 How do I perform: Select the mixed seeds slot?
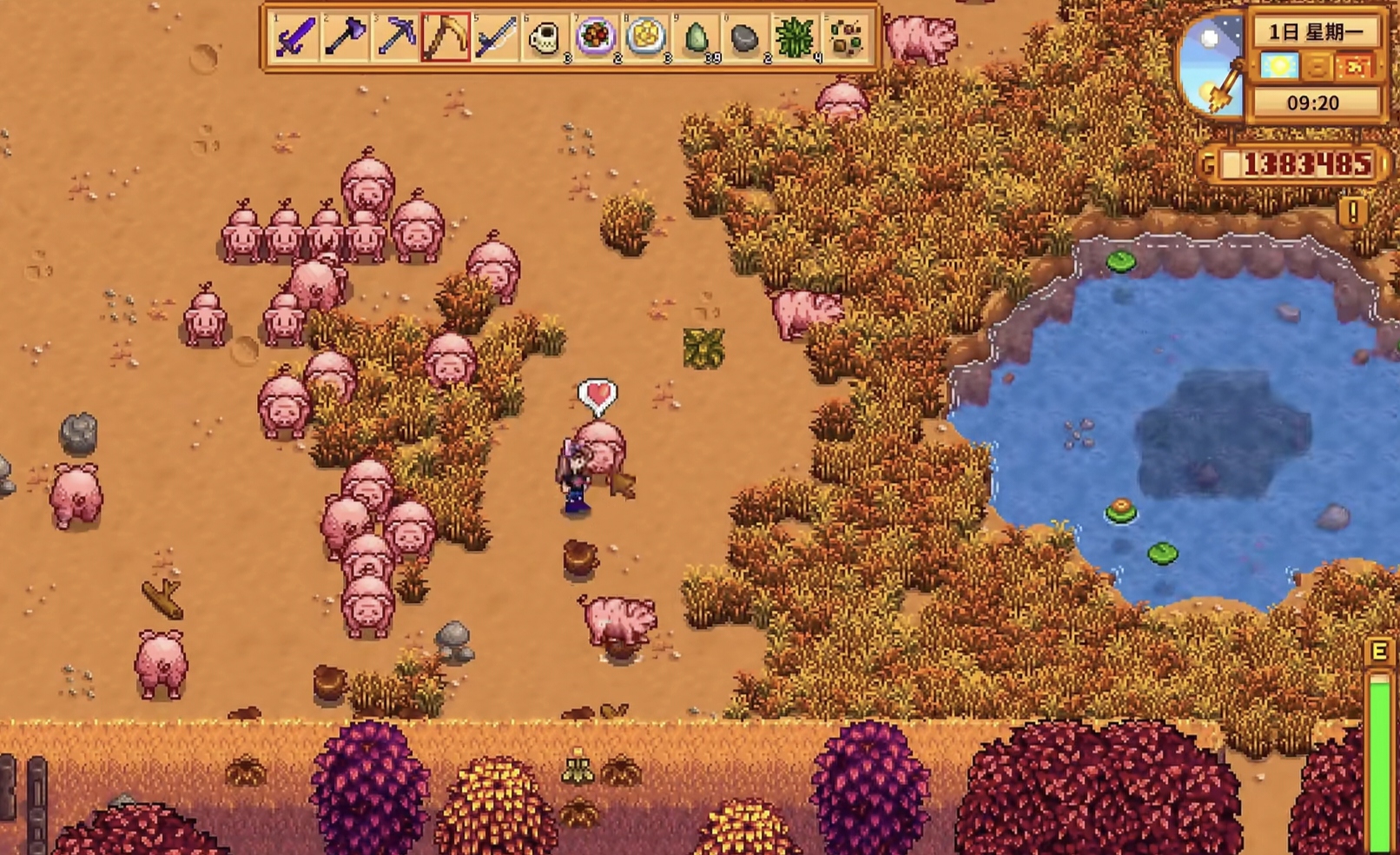click(846, 37)
